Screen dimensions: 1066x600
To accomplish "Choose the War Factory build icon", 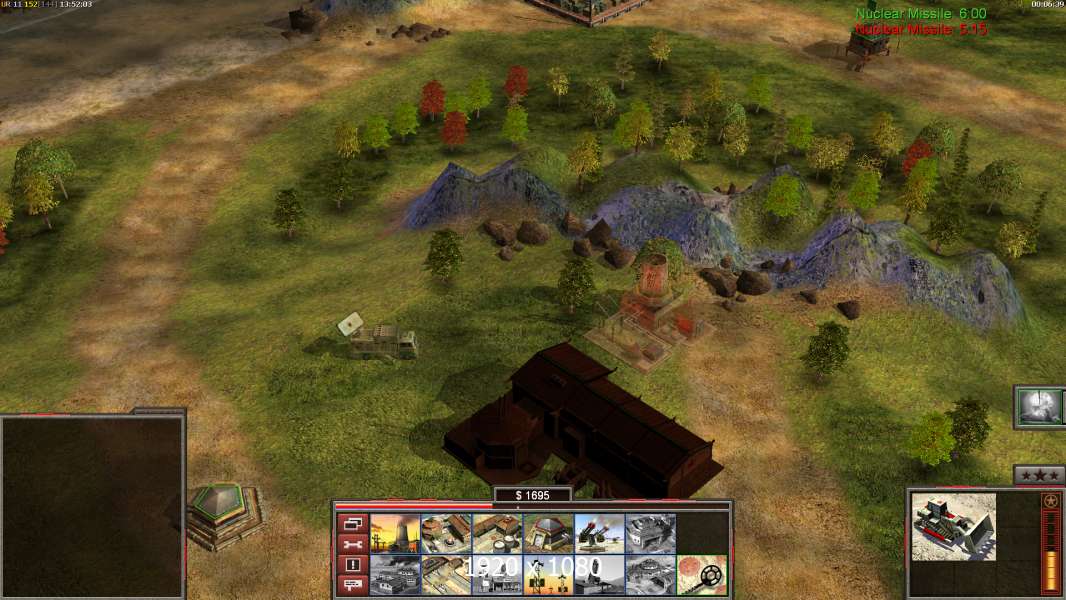I will pyautogui.click(x=650, y=533).
